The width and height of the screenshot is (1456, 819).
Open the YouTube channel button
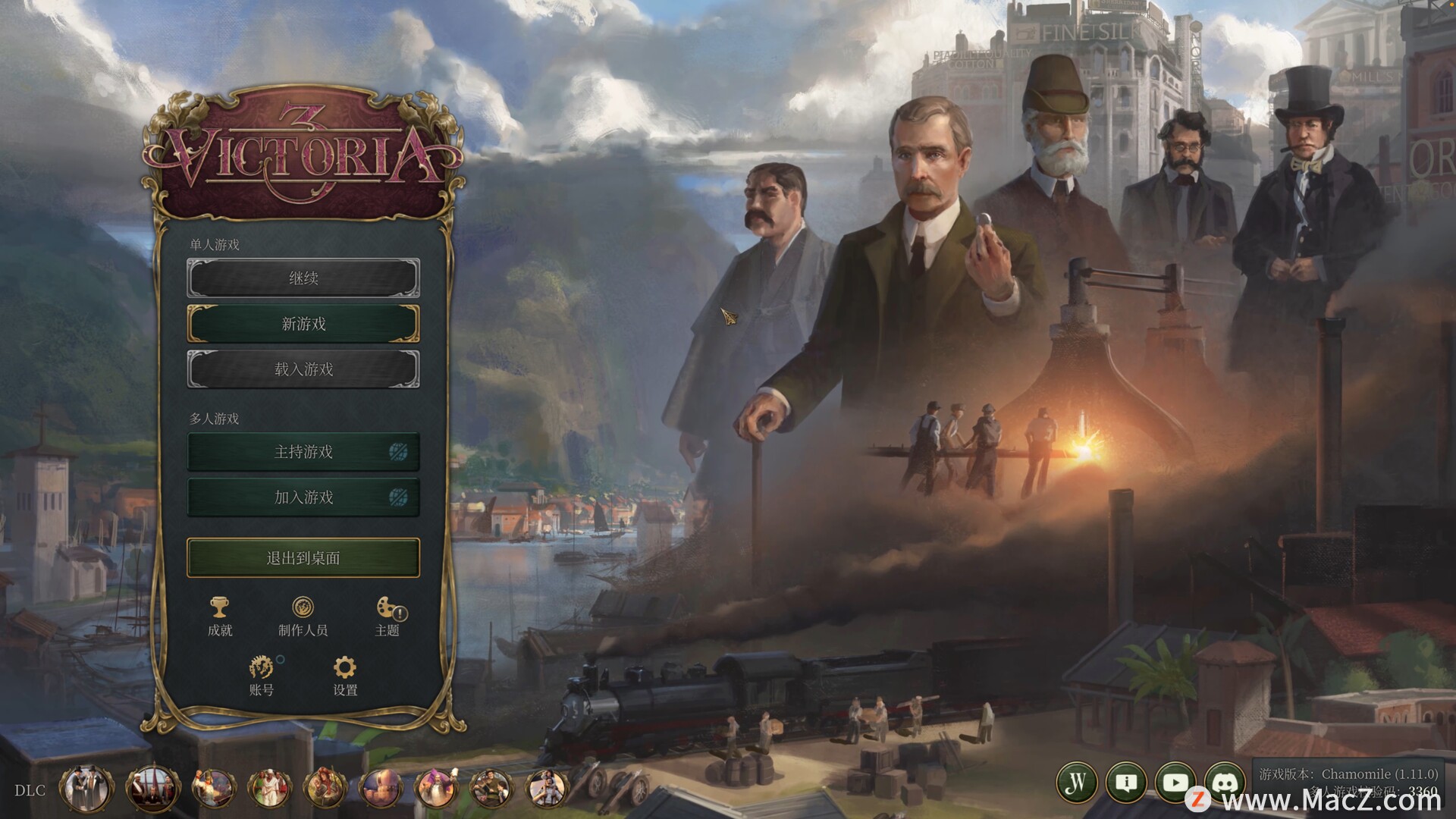tap(1175, 783)
